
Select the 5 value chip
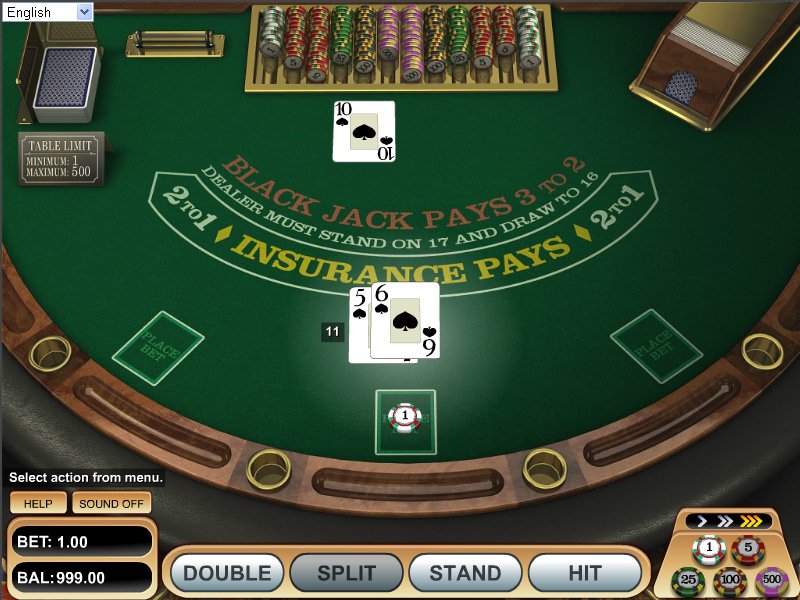(746, 547)
